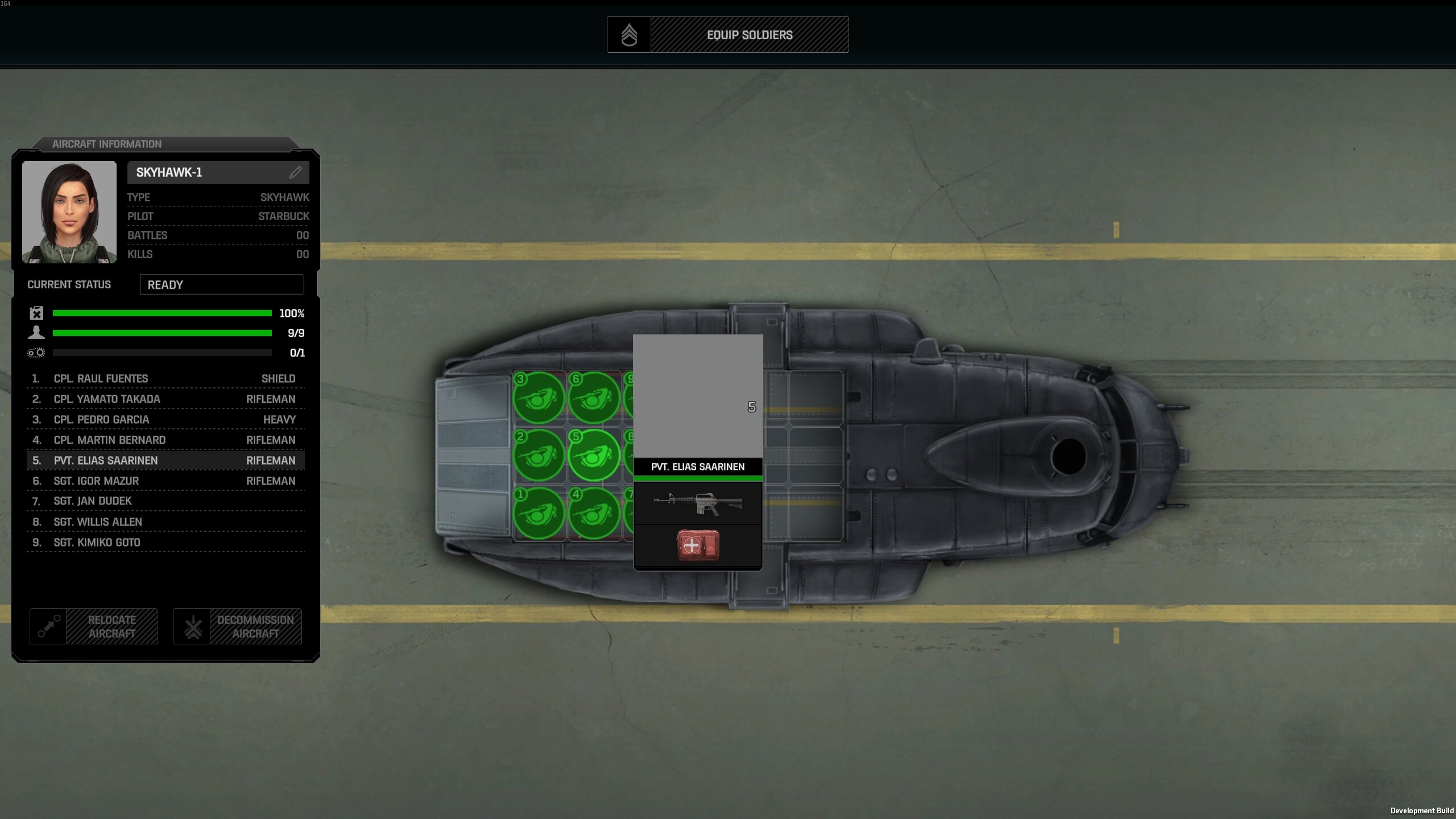This screenshot has width=1456, height=819.
Task: Select soldier seat number 3 token
Action: 538,398
